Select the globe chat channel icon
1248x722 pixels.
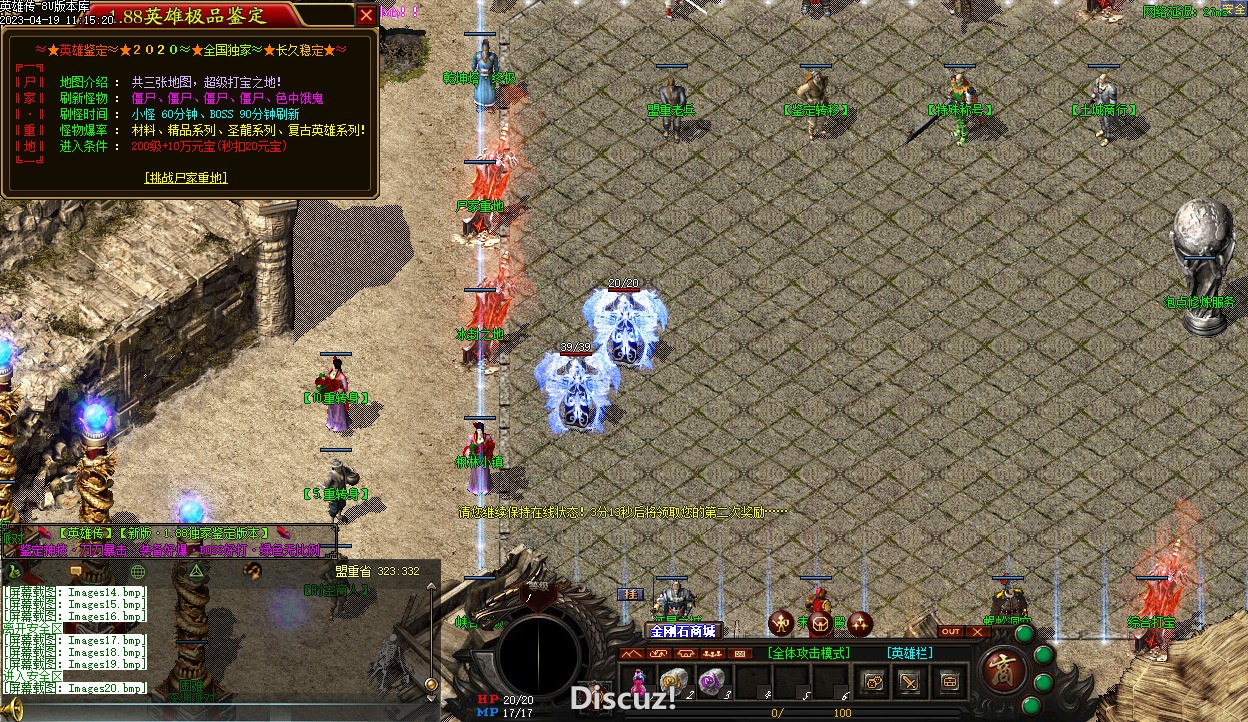(138, 571)
